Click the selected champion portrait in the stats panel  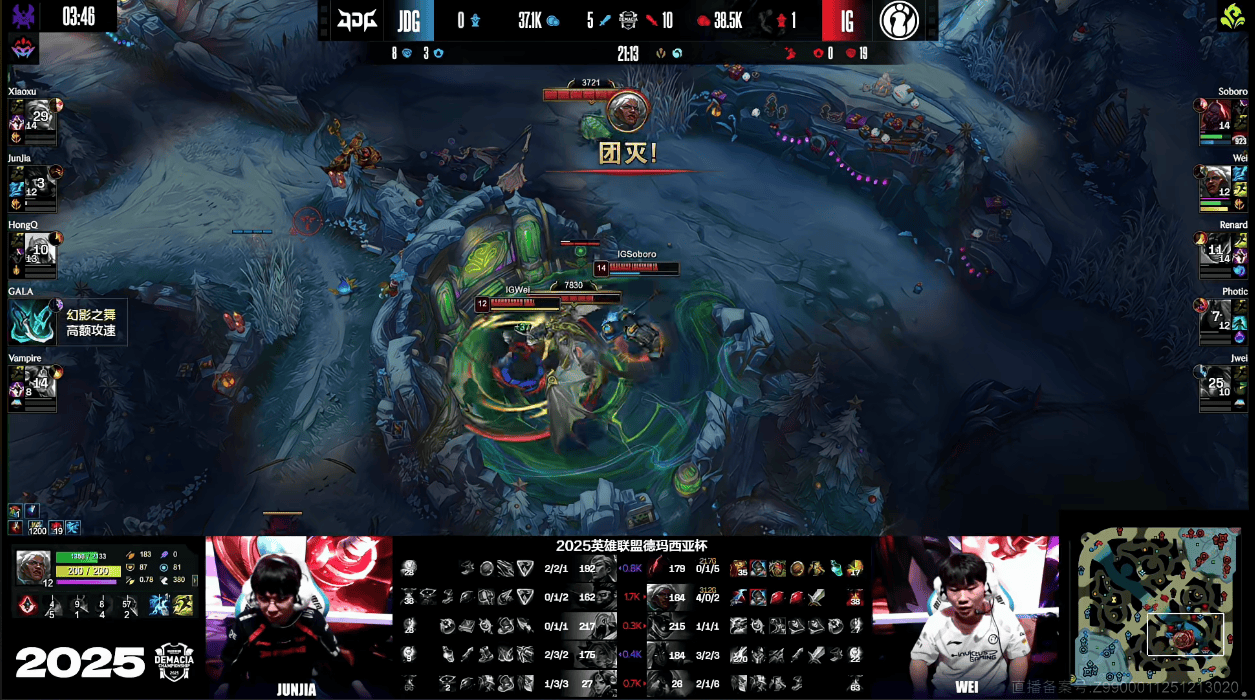point(33,566)
